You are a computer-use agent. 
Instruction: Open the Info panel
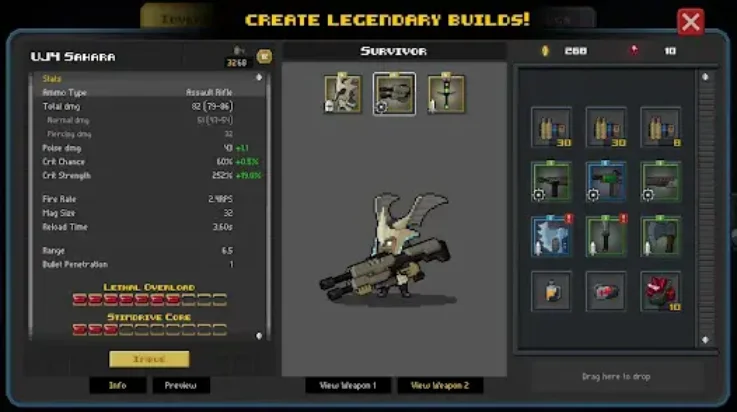(x=117, y=385)
